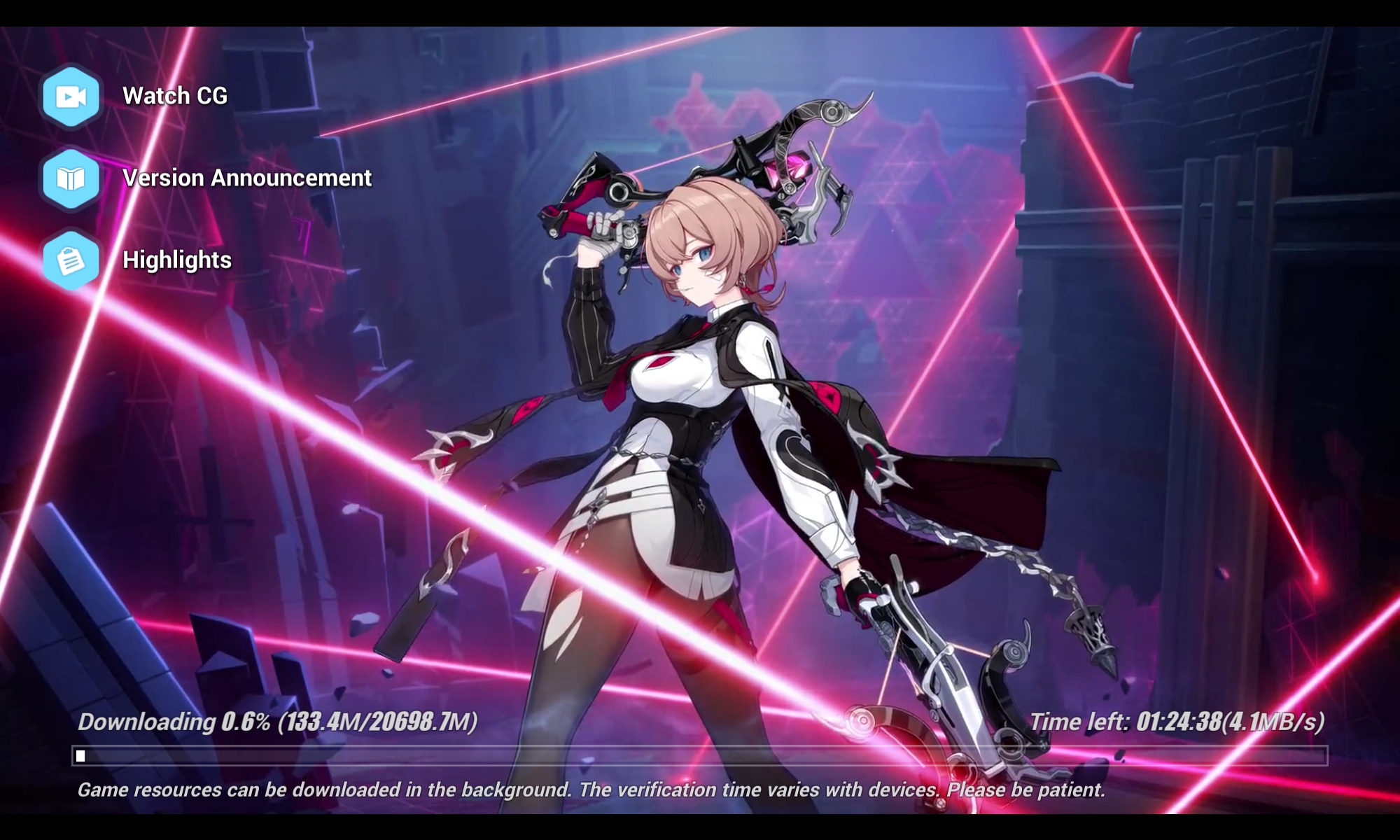Click the Version Announcement text link

point(246,178)
